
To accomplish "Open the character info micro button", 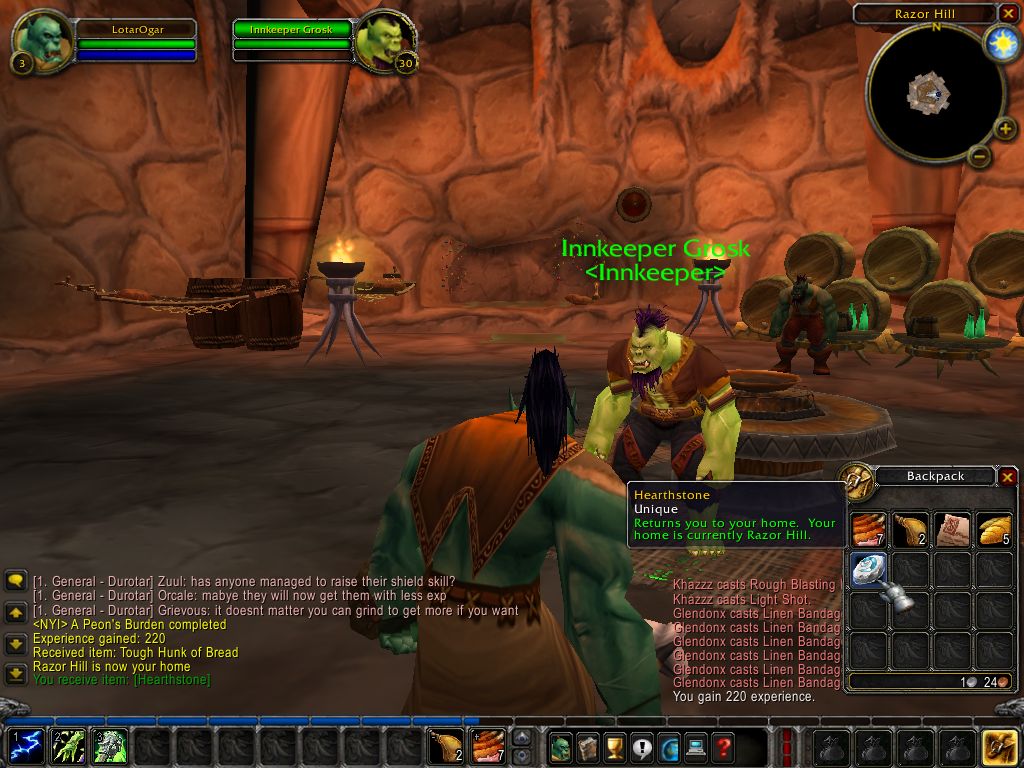I will click(561, 747).
